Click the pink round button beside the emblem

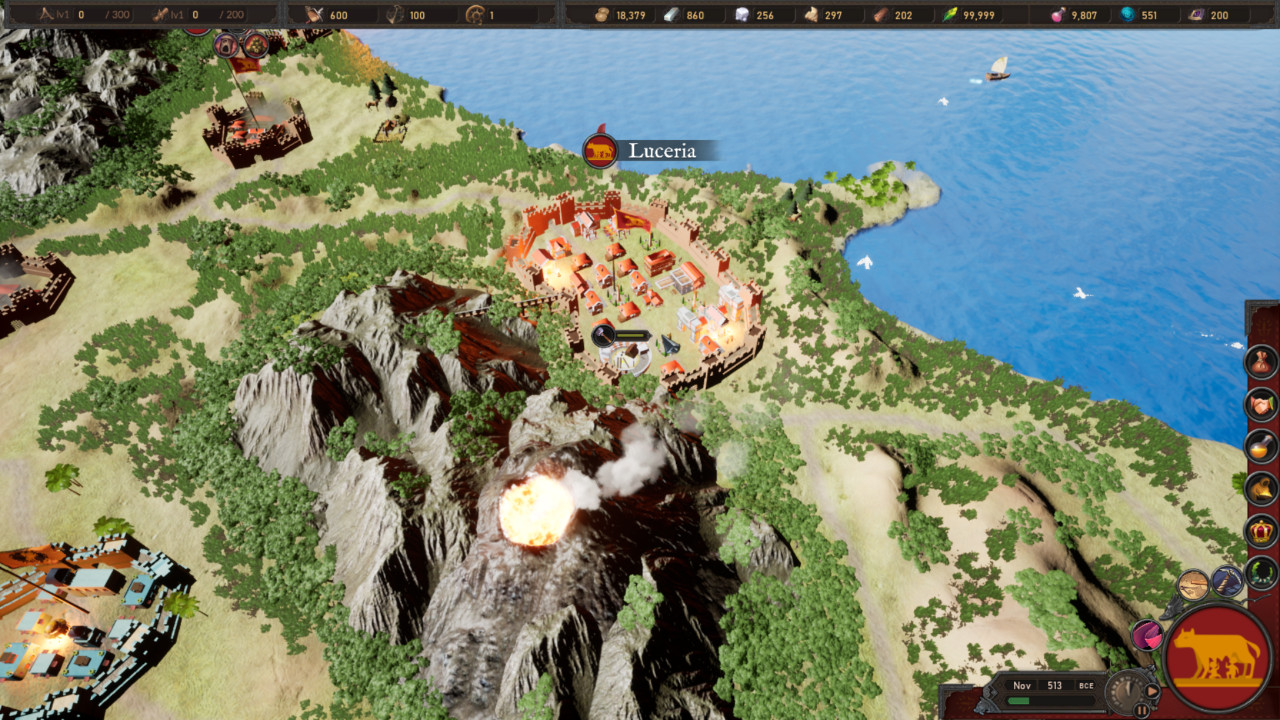(1147, 635)
